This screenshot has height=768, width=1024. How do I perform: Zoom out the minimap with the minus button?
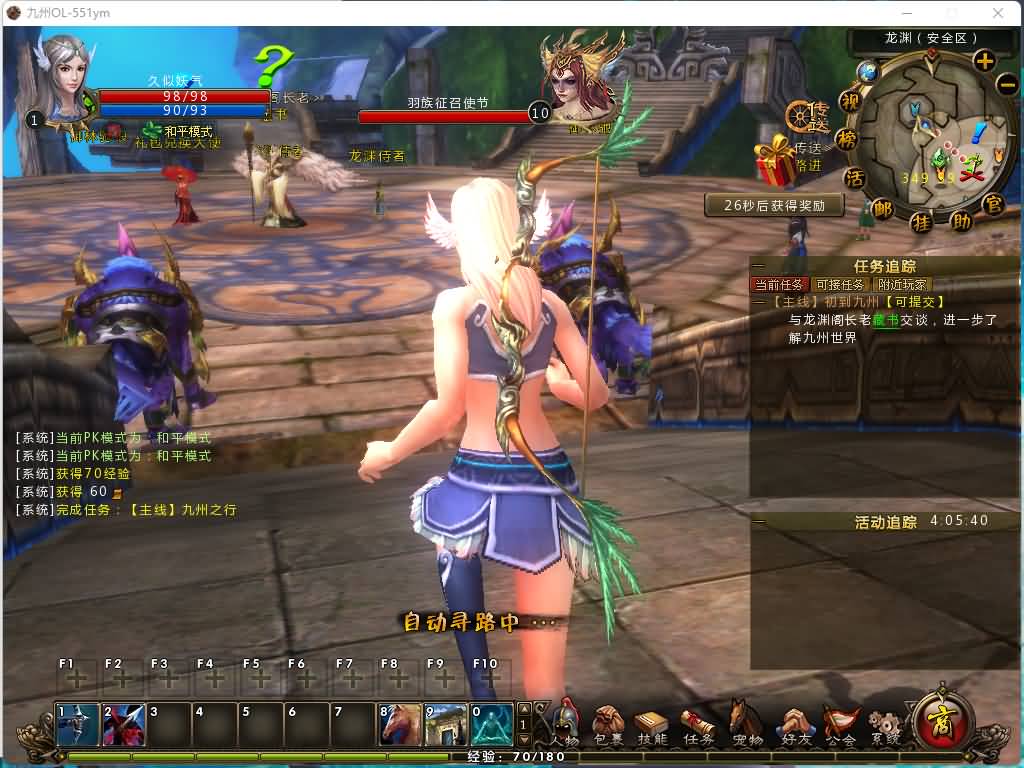click(x=1006, y=84)
